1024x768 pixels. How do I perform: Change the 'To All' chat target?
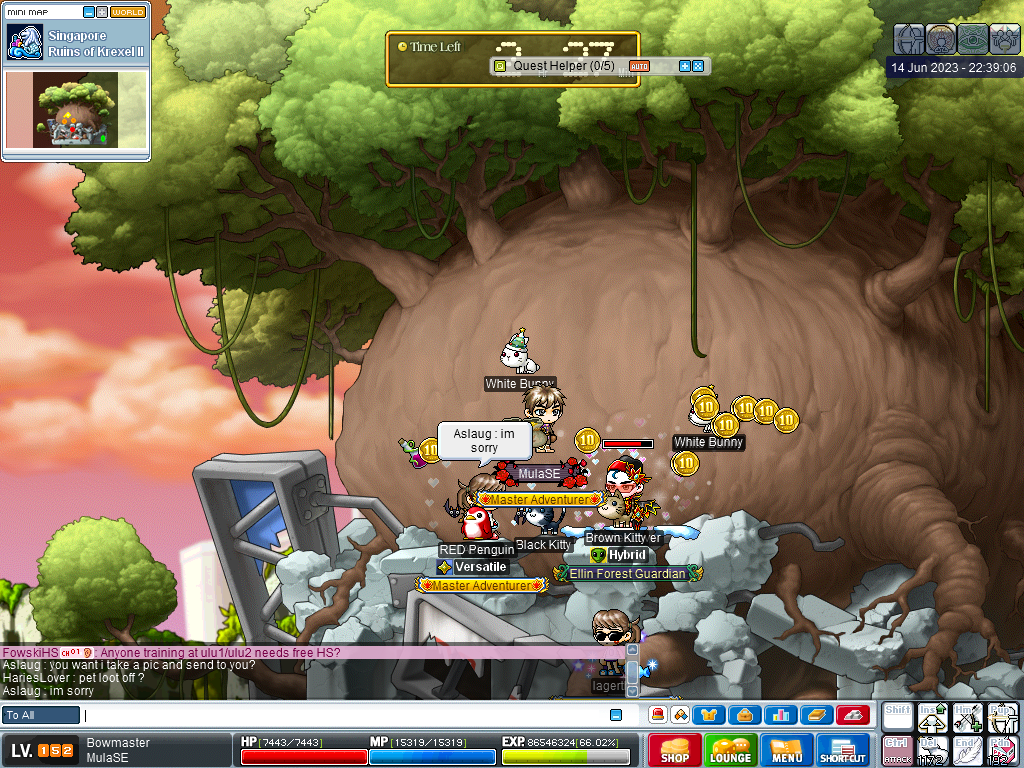tap(41, 715)
